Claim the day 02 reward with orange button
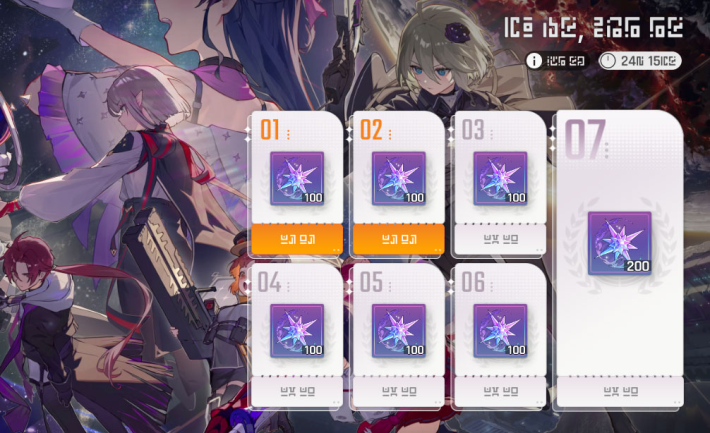Viewport: 710px width, 433px height. pos(398,239)
